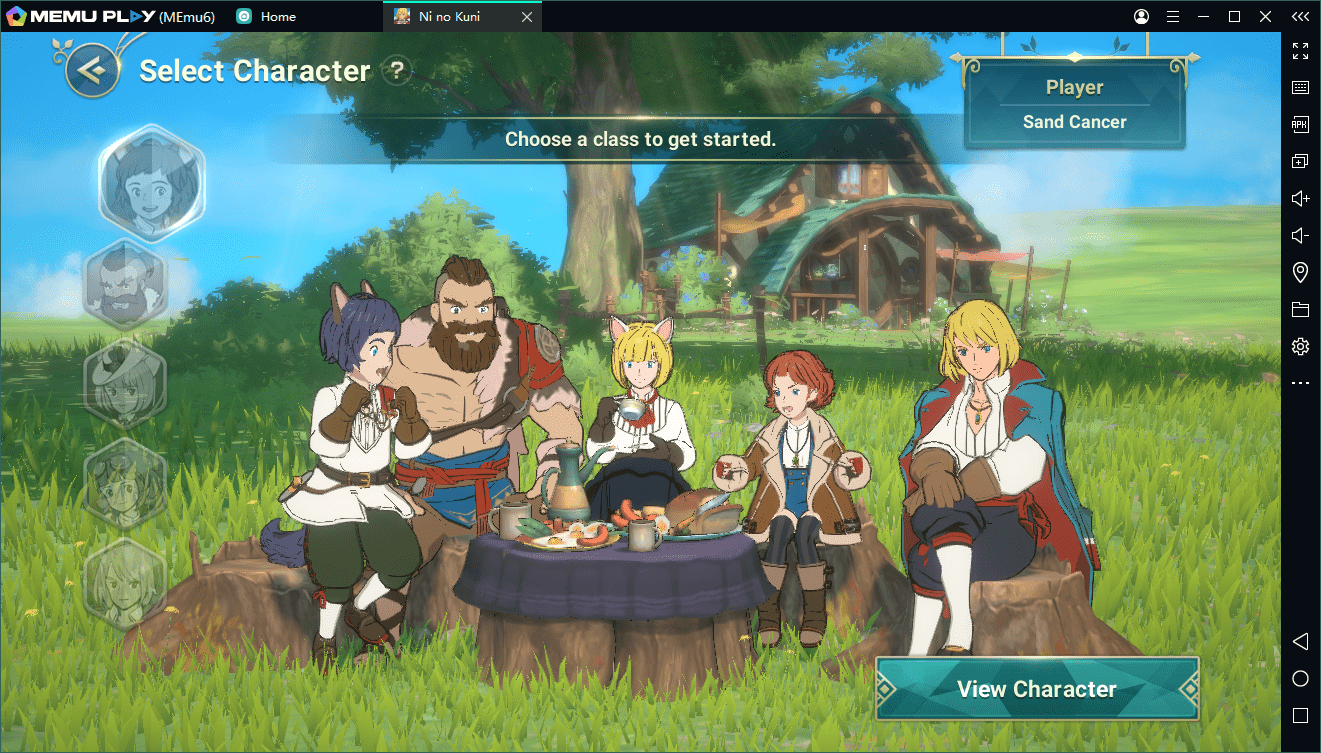This screenshot has height=753, width=1321.
Task: Go back using the arrow button
Action: [x=93, y=70]
